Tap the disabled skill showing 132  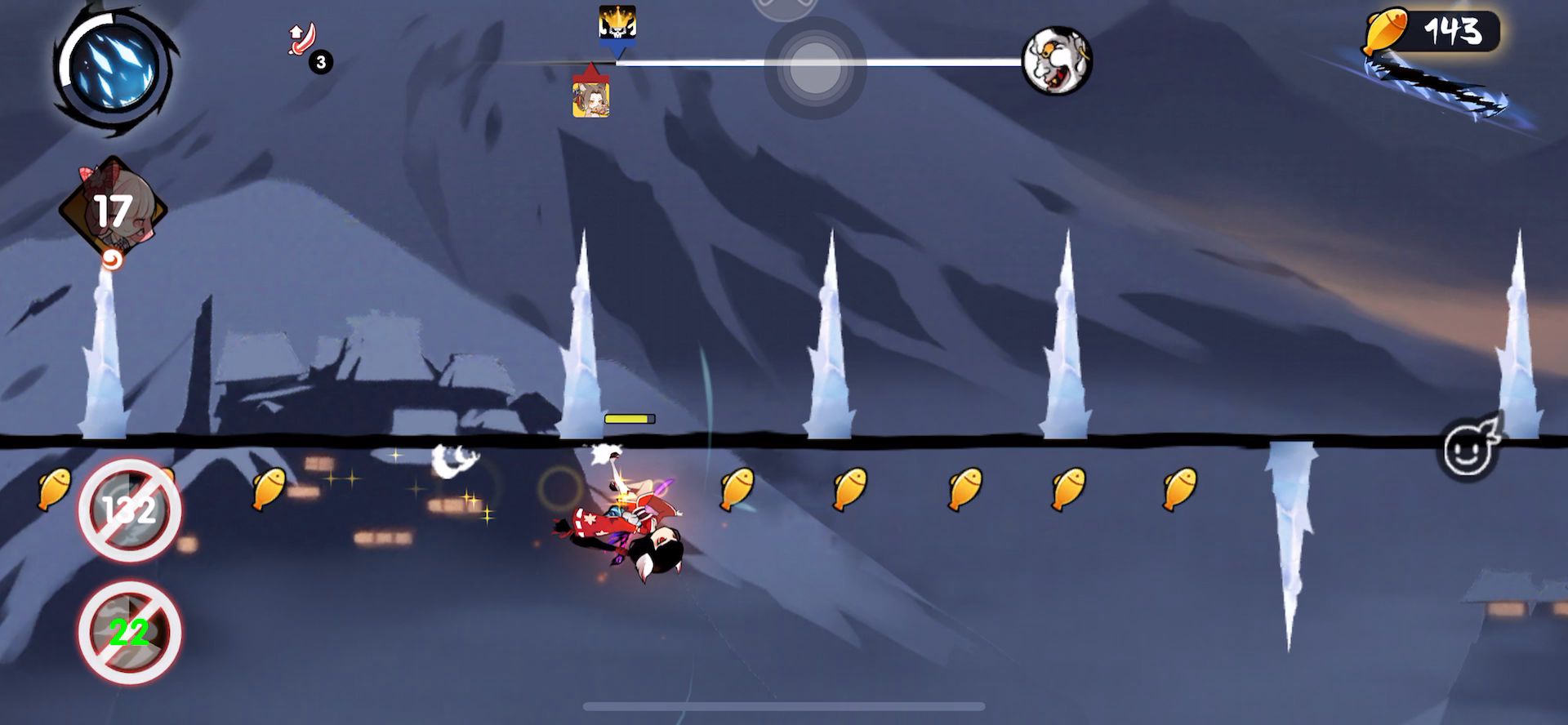point(130,510)
